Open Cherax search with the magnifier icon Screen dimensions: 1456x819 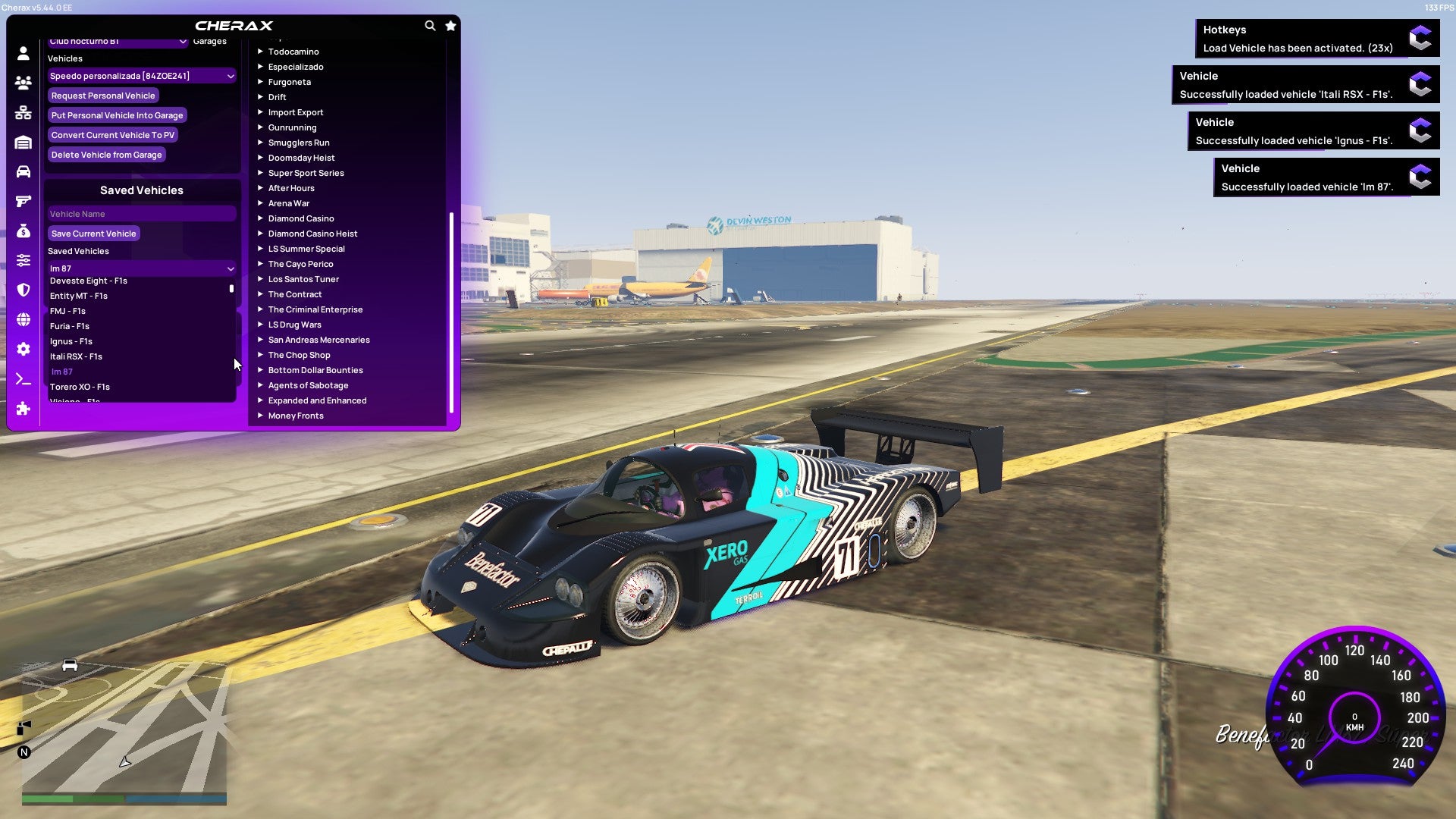click(430, 25)
